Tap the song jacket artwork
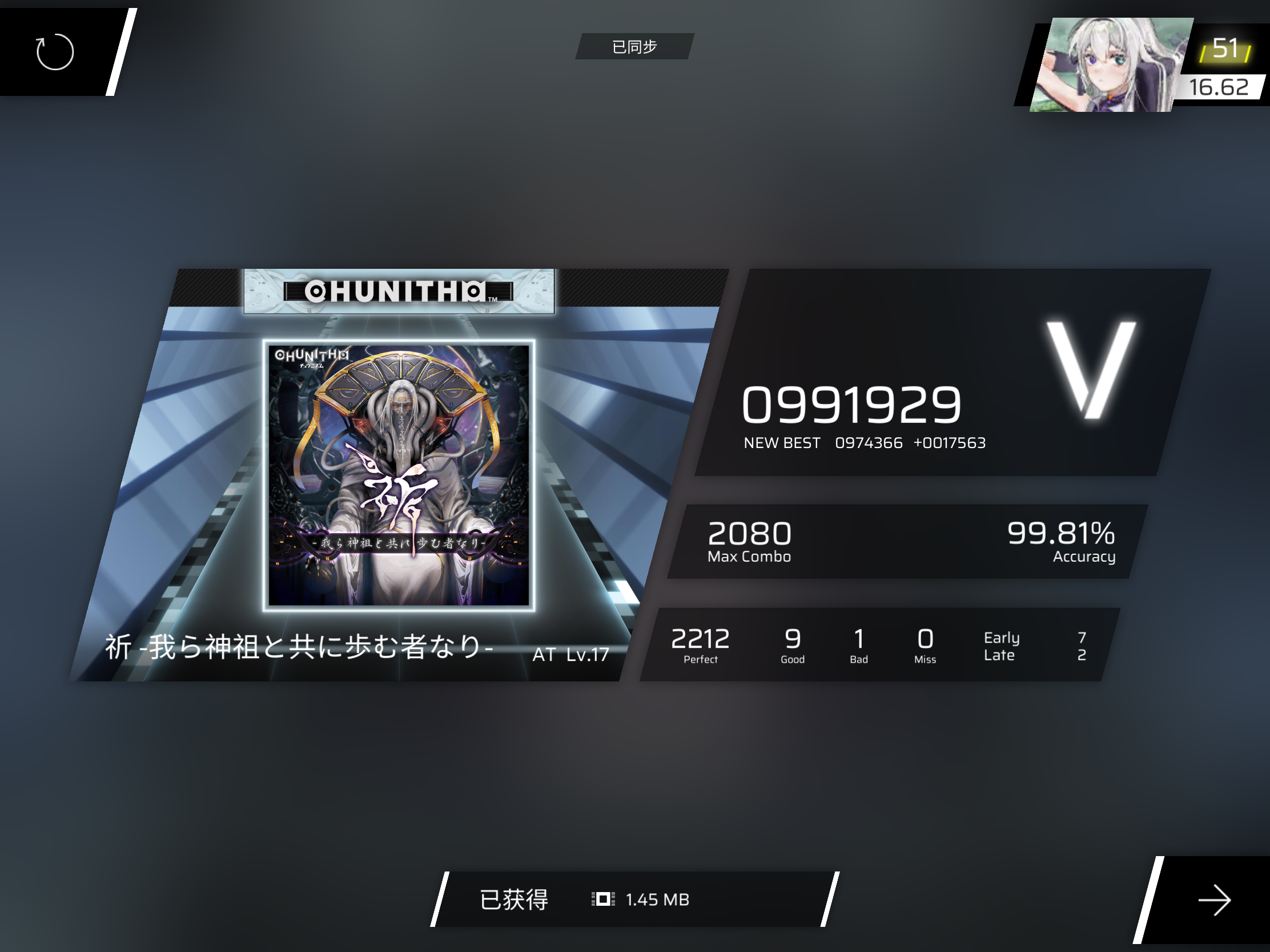 pos(399,475)
